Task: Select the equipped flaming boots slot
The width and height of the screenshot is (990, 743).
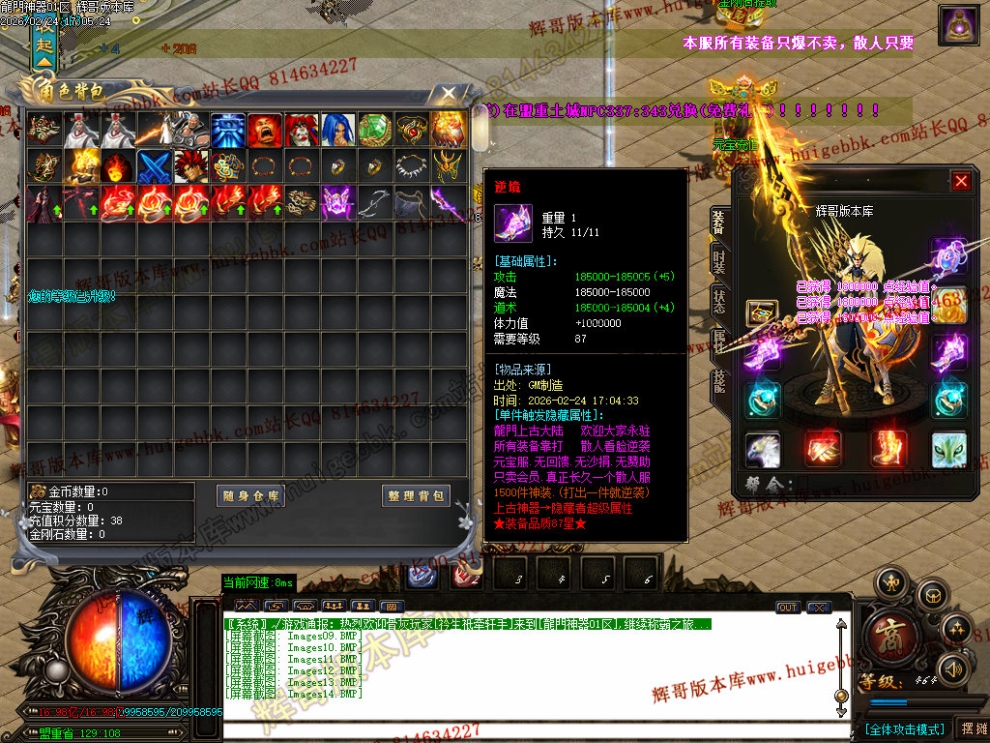Action: click(887, 449)
